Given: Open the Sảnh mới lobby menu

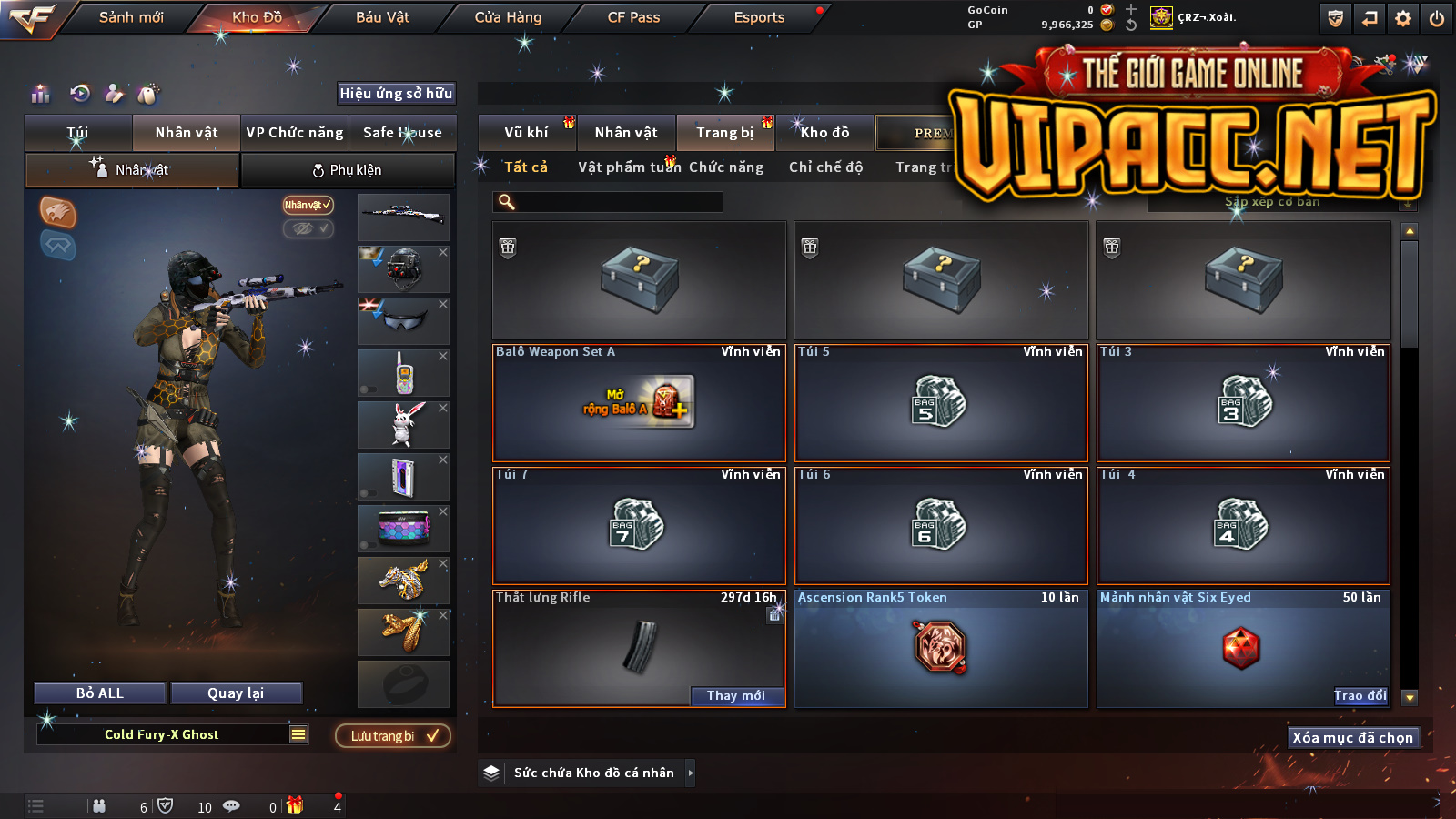Looking at the screenshot, I should click(131, 17).
